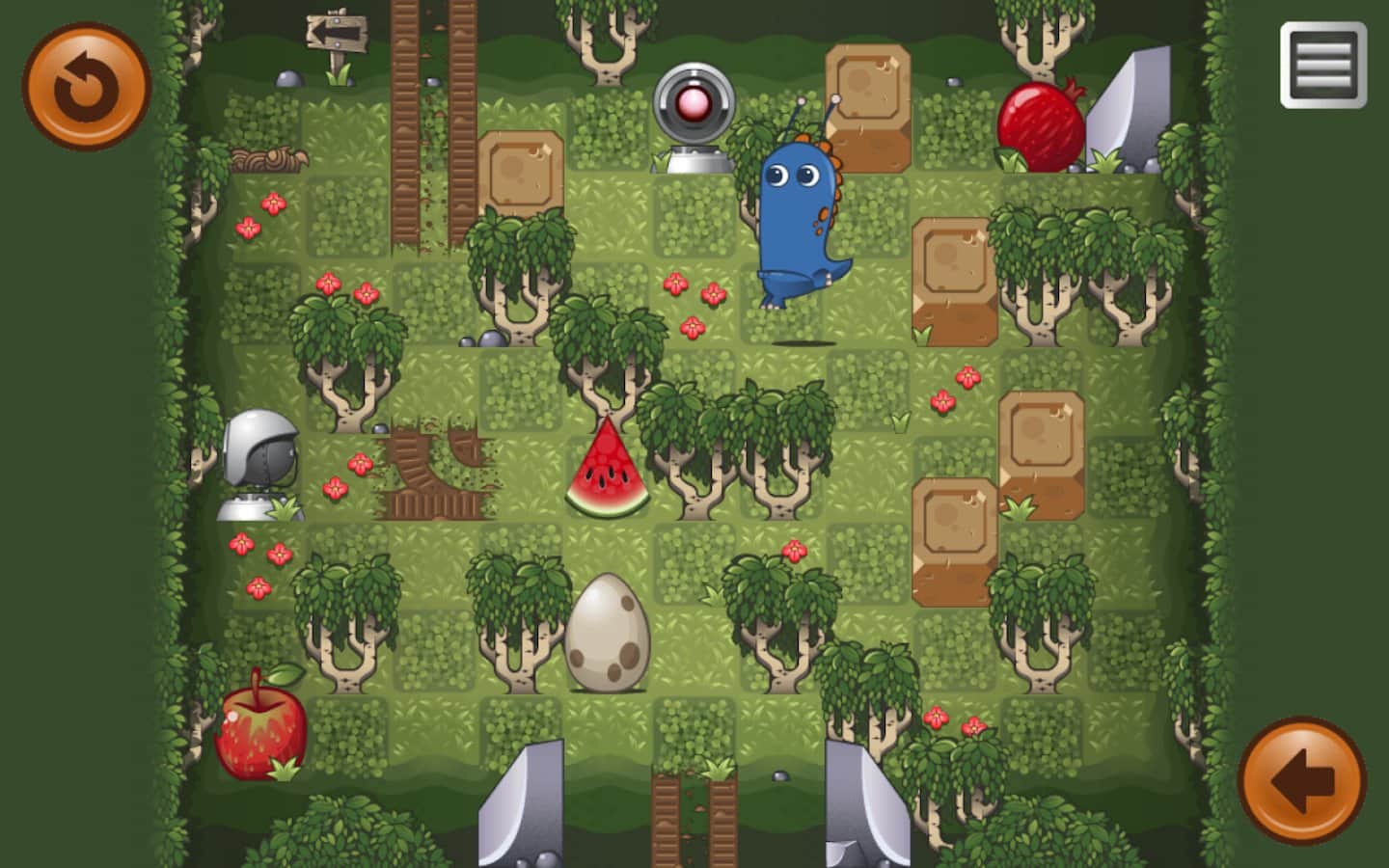This screenshot has width=1389, height=868.
Task: Click the watermelon slice
Action: [606, 468]
